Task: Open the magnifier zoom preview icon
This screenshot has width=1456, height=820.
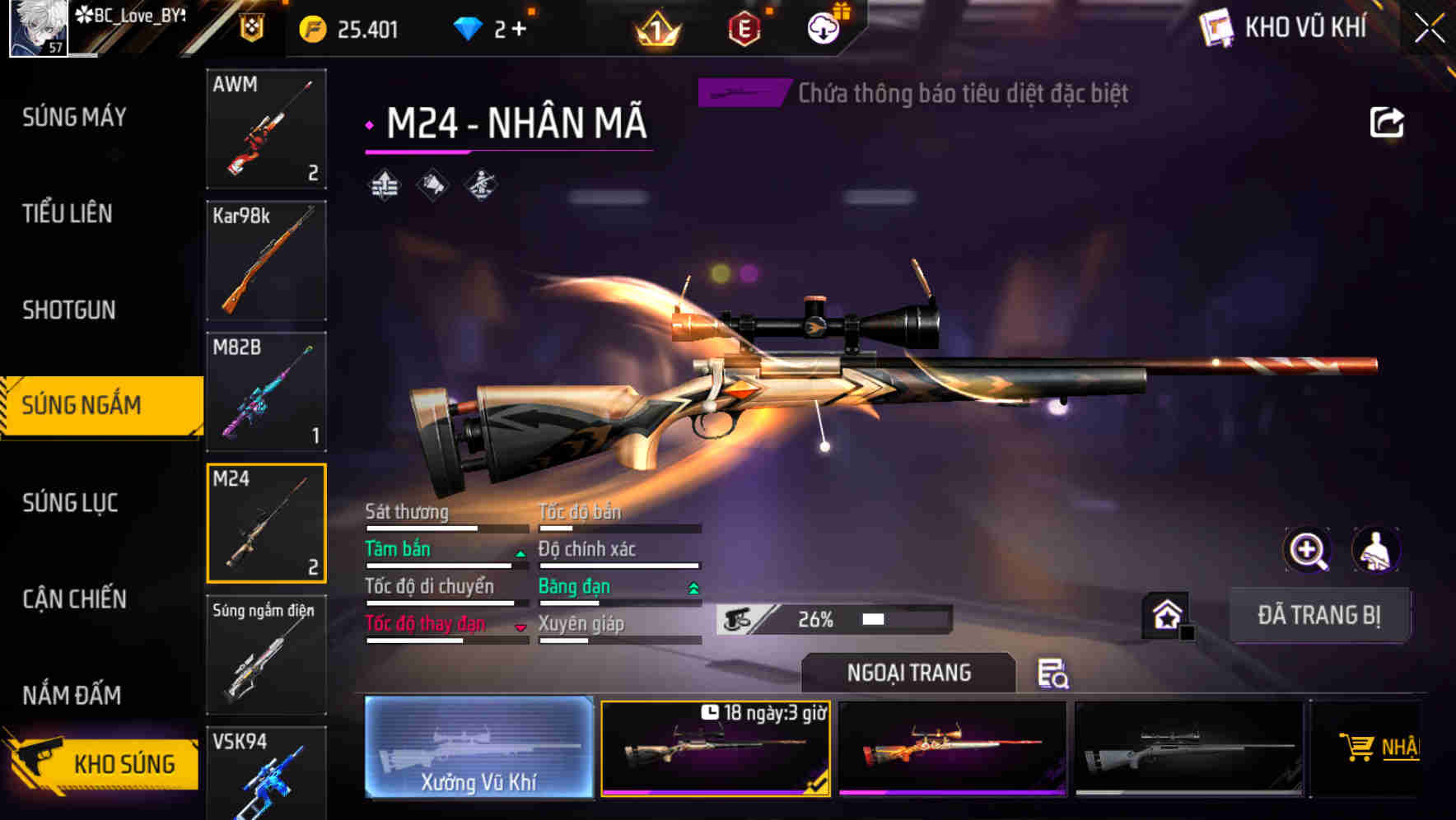Action: tap(1308, 550)
